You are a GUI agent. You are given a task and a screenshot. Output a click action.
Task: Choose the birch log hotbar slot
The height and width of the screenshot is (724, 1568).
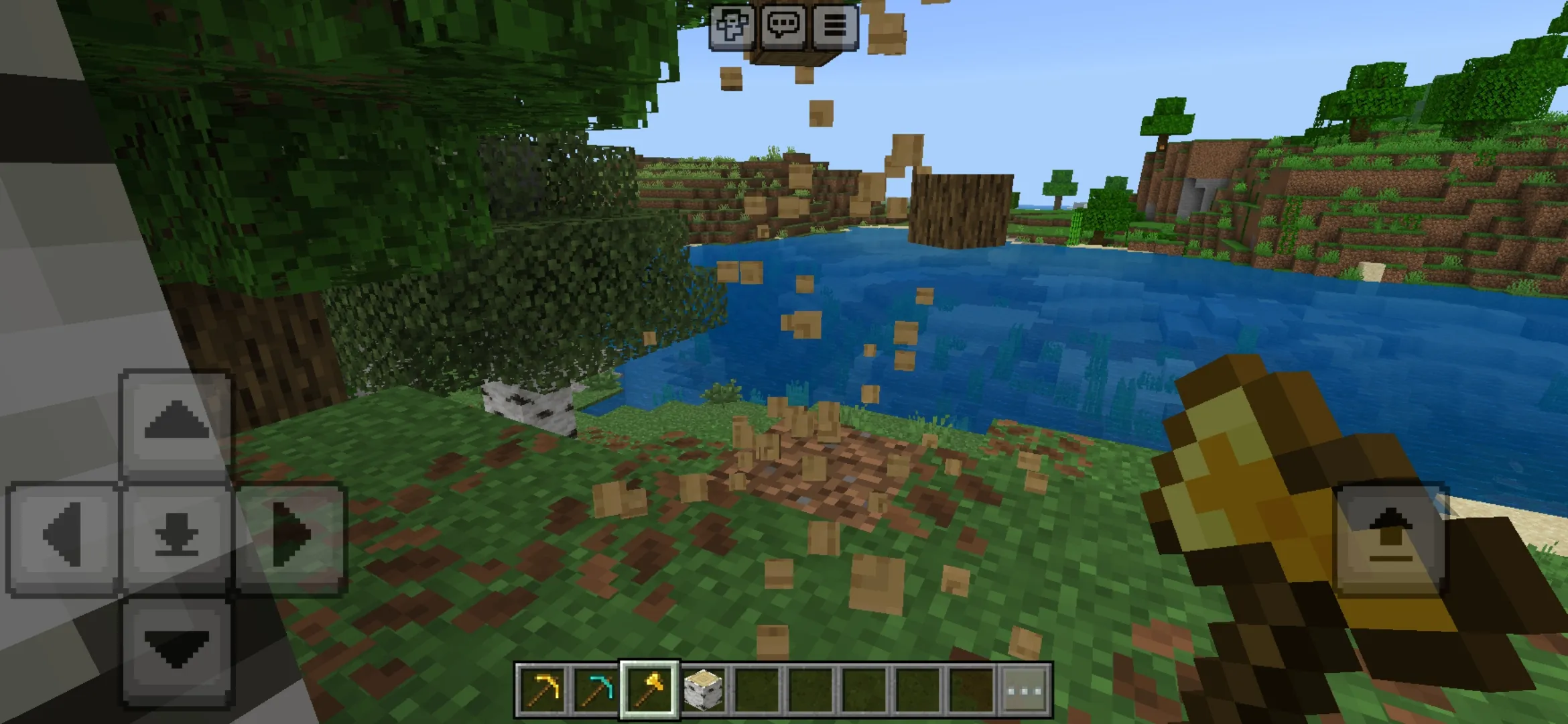click(x=704, y=689)
